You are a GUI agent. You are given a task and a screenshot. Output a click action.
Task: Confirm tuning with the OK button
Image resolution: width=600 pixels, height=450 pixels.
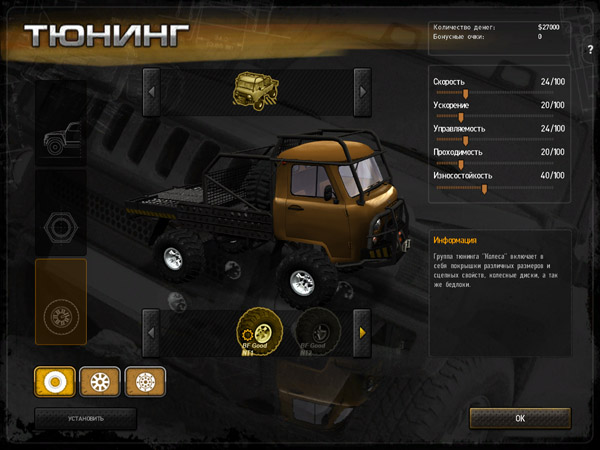tap(520, 418)
